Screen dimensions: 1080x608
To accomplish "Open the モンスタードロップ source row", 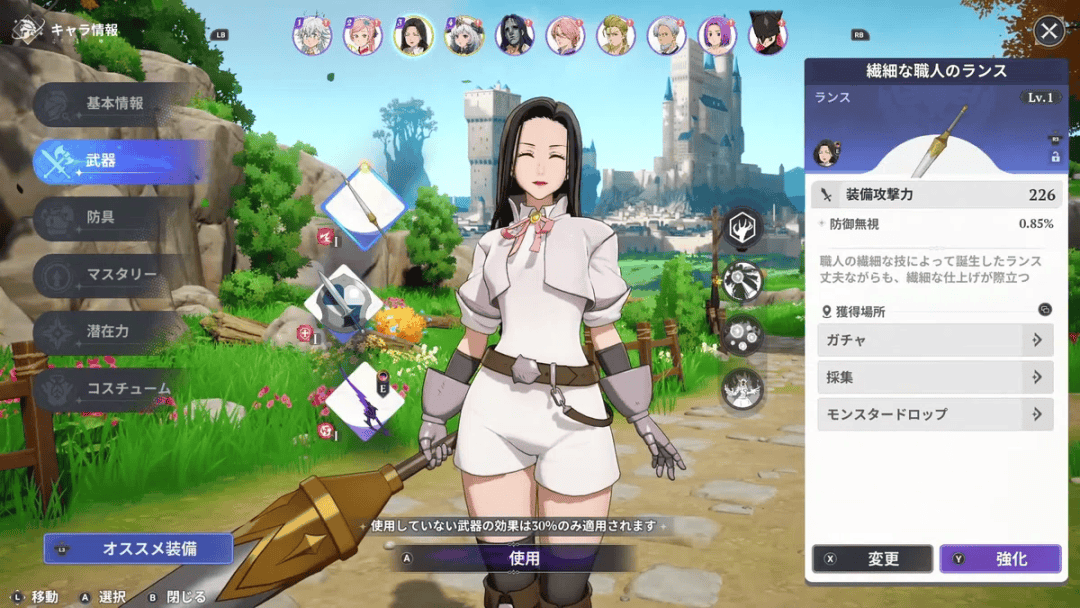I will [x=935, y=414].
